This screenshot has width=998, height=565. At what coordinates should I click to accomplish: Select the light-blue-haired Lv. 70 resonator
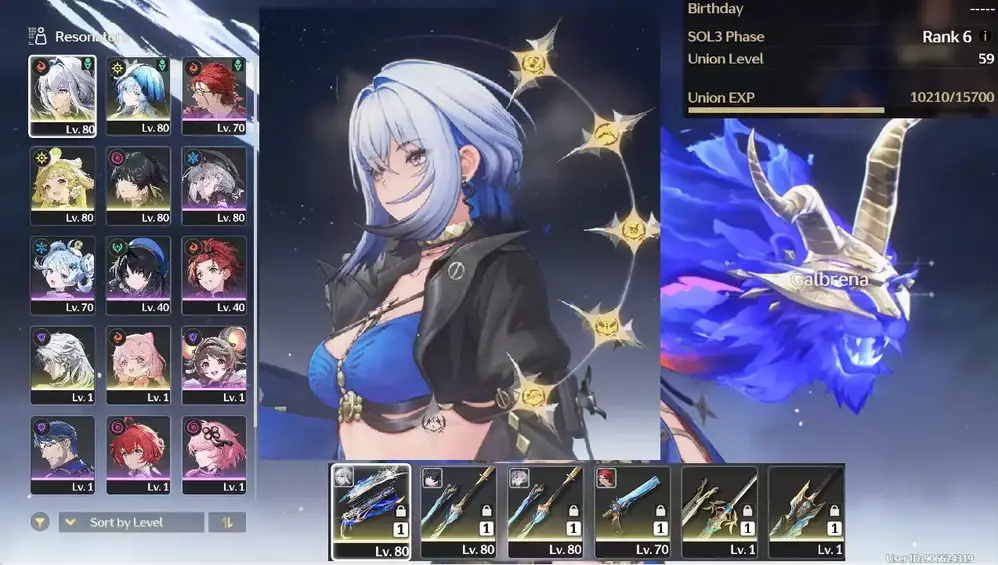click(62, 274)
